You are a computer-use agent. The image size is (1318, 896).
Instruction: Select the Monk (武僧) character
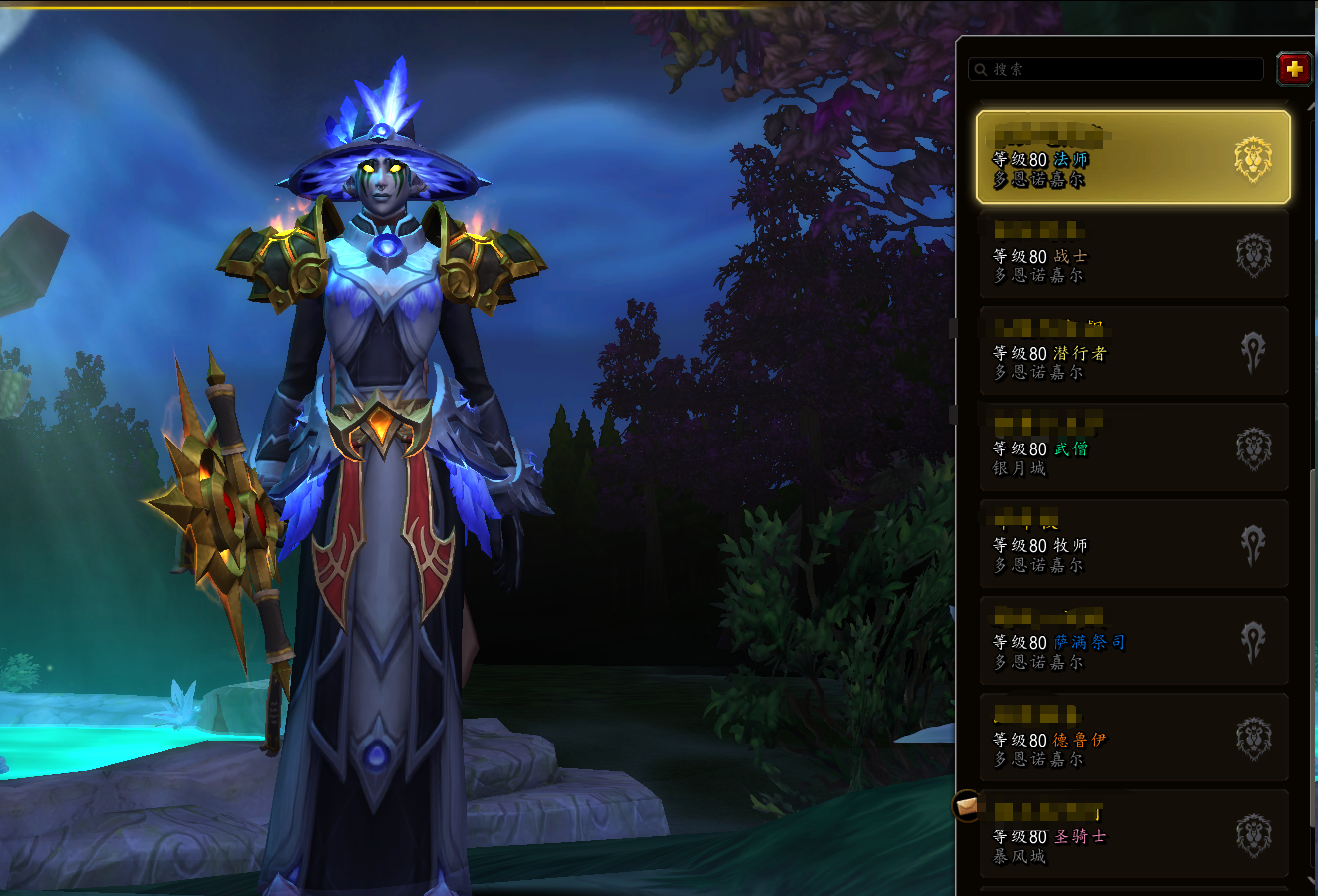point(1133,448)
